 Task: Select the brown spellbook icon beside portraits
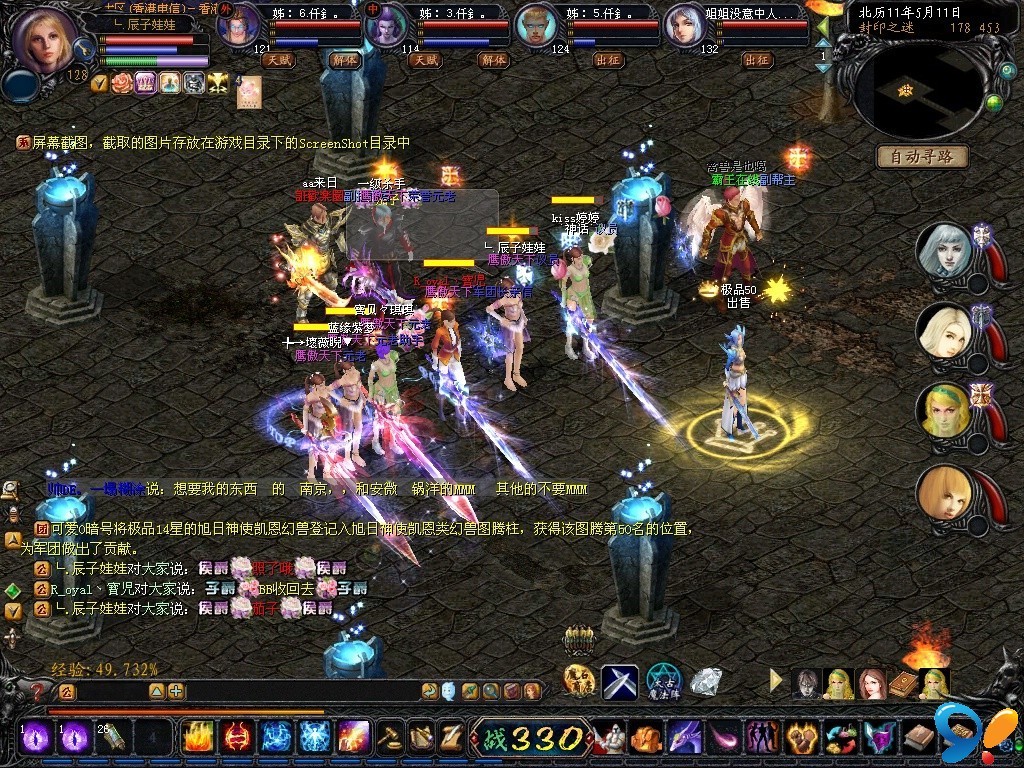(904, 684)
